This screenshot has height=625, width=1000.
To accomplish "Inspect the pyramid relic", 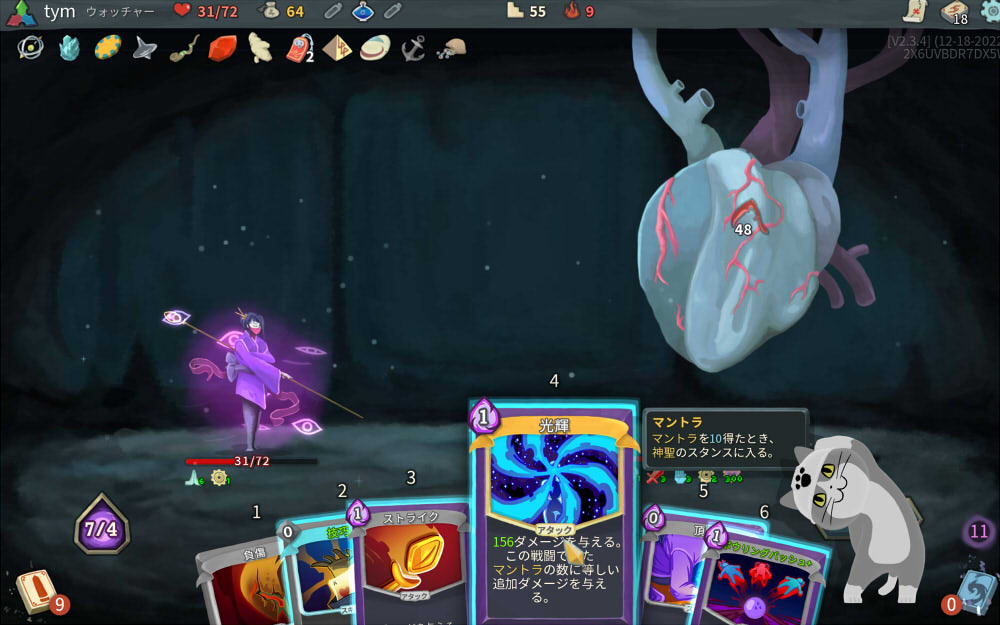I will click(337, 48).
